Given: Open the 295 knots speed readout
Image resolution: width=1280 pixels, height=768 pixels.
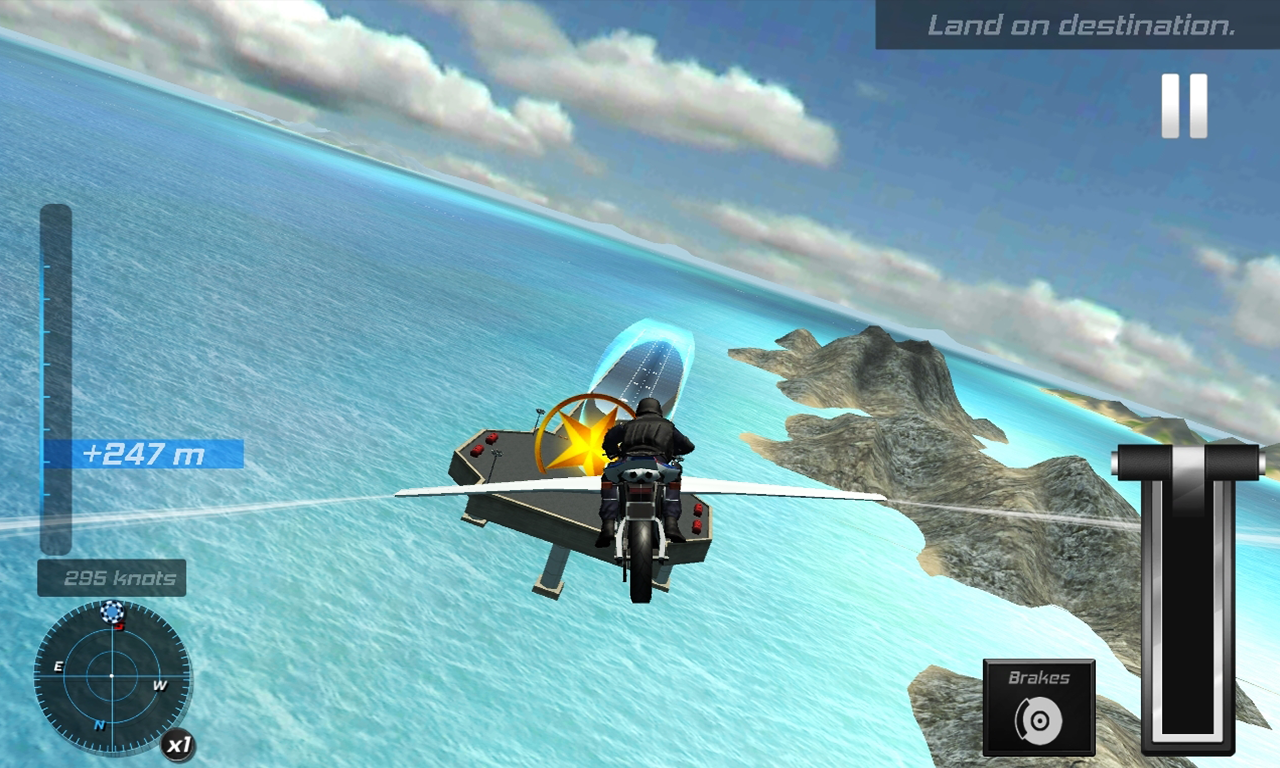Looking at the screenshot, I should click(110, 577).
